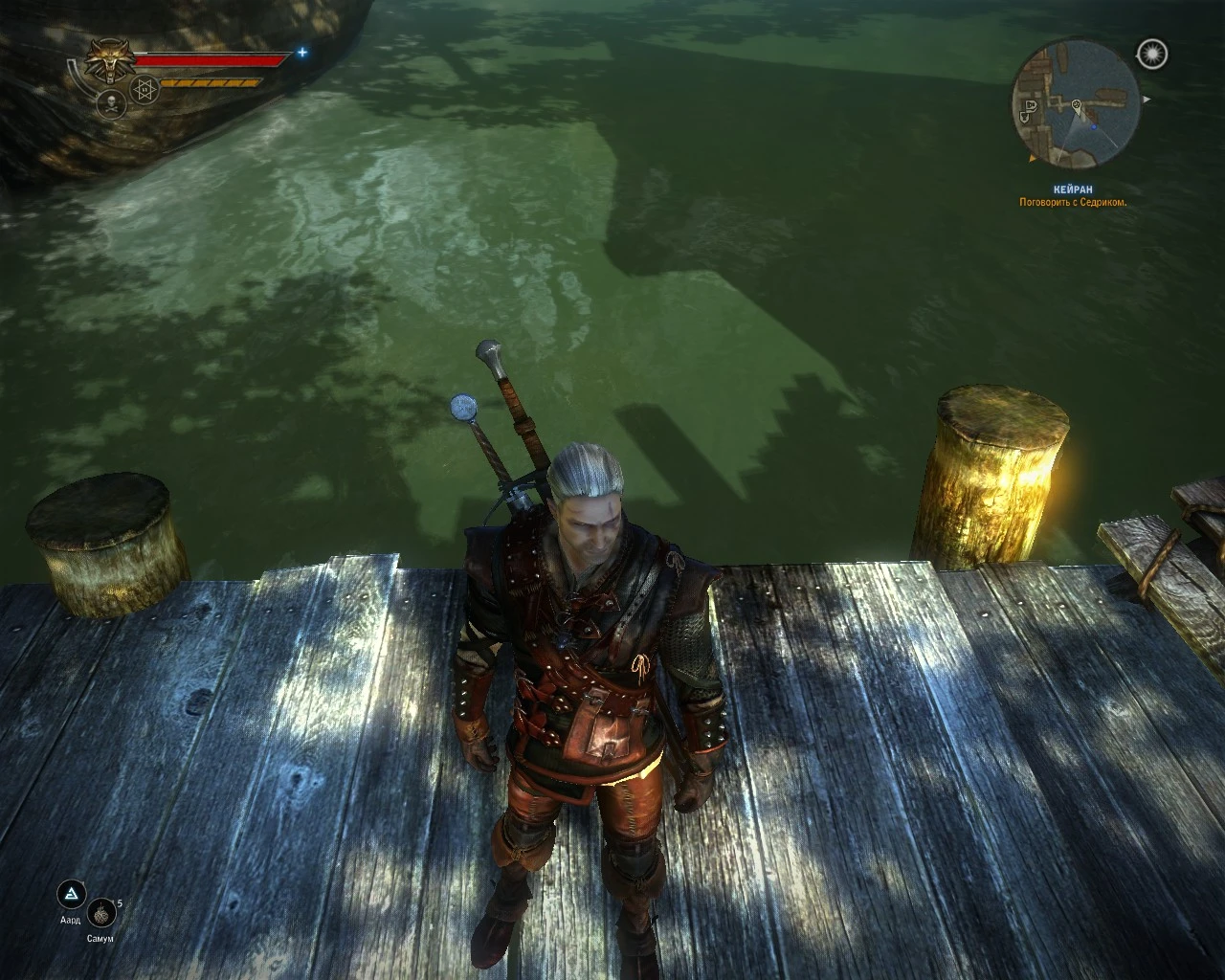Select the quest pin marker on the minimap
Screen dimensions: 1225x980
1077,105
